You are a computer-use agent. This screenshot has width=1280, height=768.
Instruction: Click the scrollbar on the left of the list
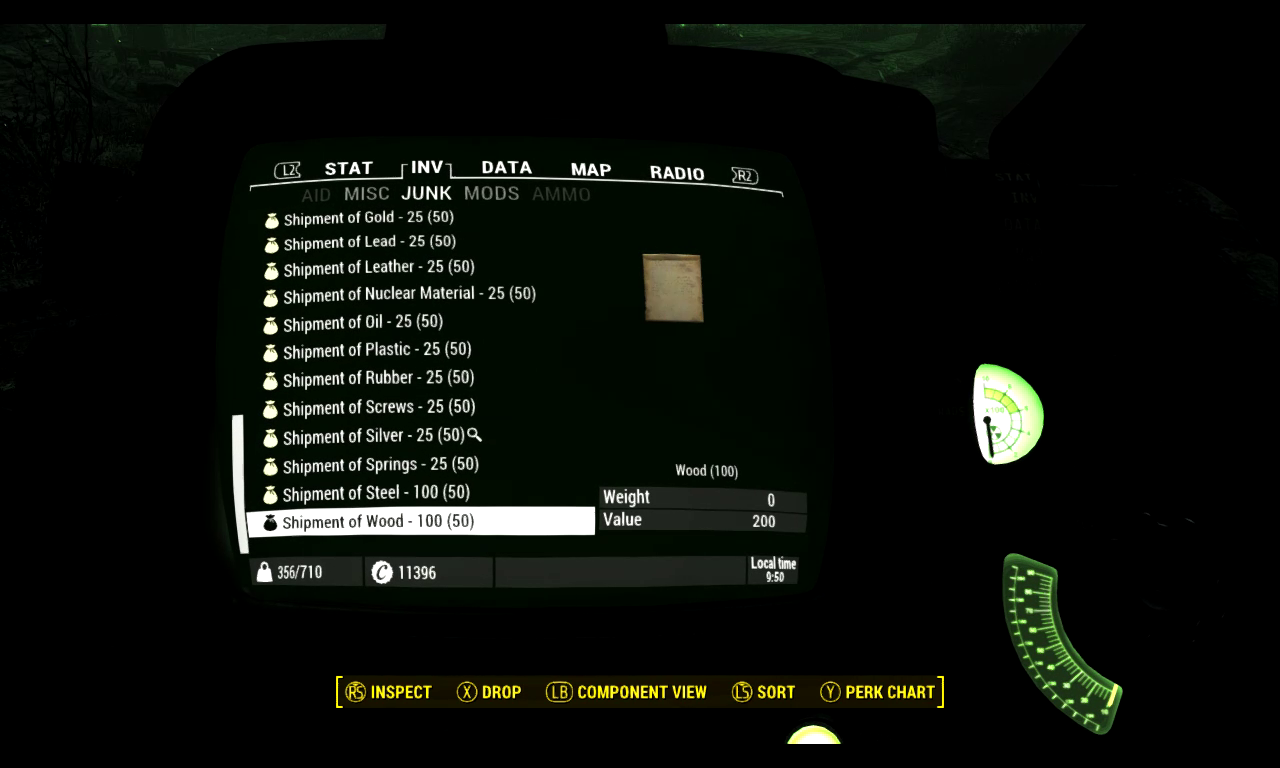(x=241, y=480)
